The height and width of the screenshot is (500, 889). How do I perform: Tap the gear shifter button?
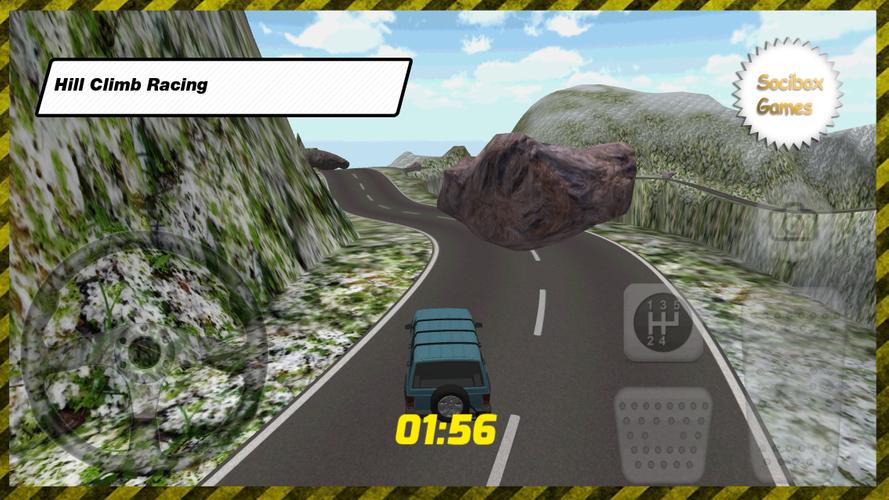click(663, 321)
